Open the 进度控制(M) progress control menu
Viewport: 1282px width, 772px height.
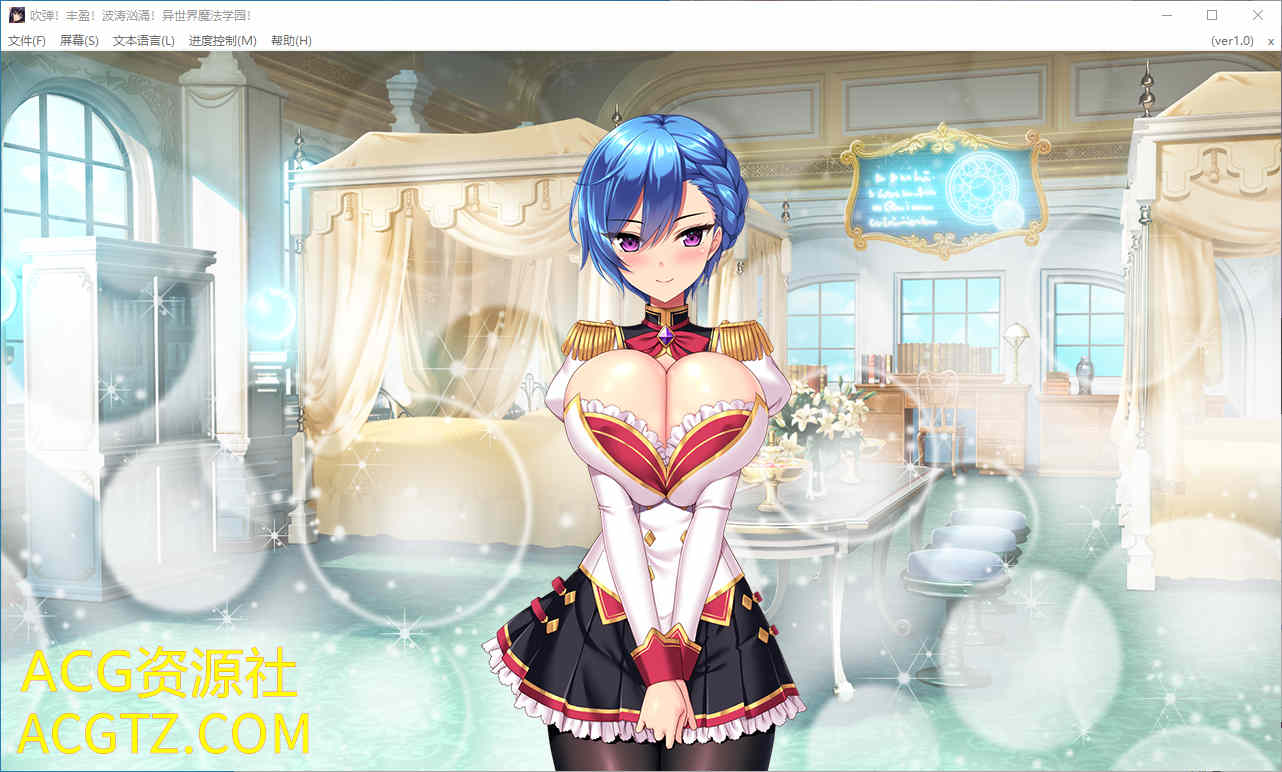(222, 41)
